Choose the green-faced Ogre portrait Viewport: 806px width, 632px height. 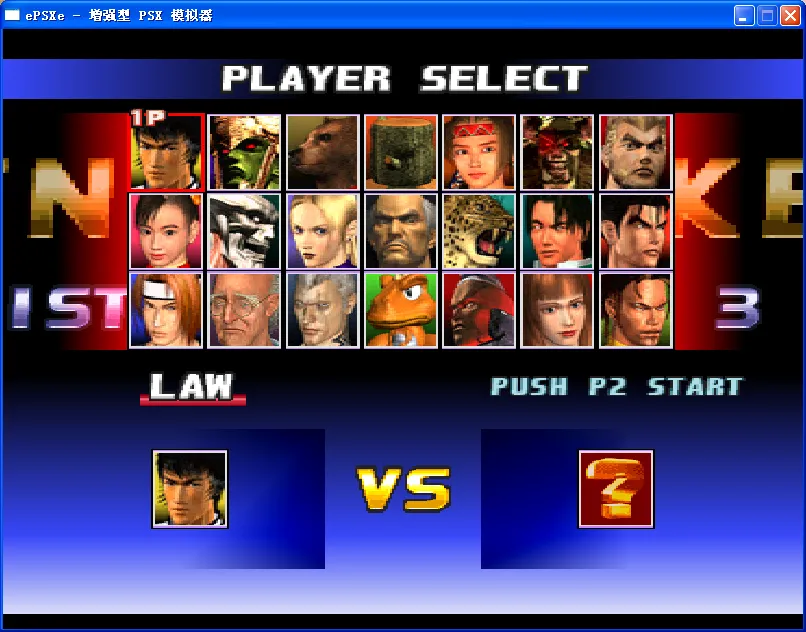pos(244,152)
